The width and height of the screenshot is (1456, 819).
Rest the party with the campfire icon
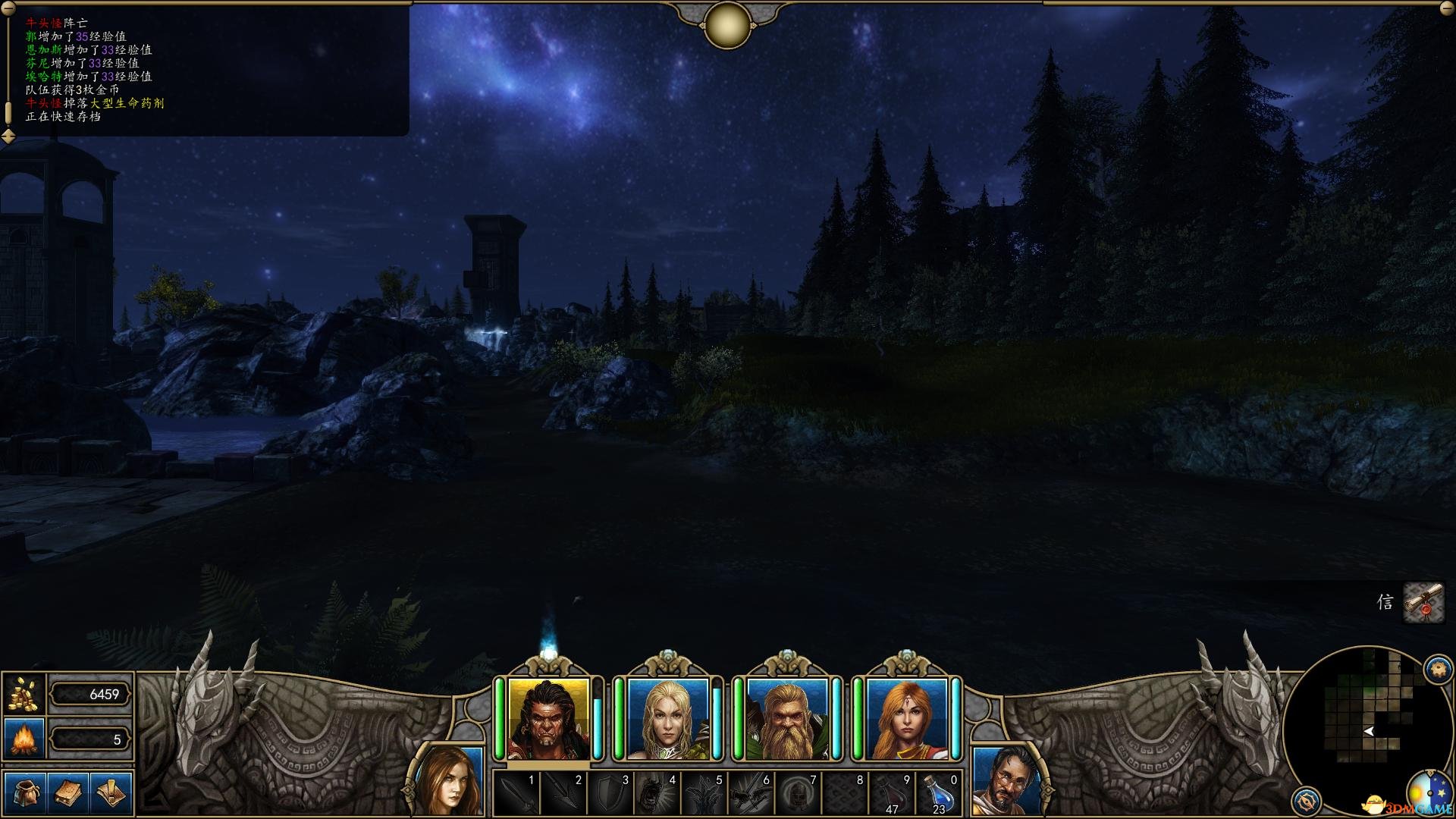pos(24,739)
